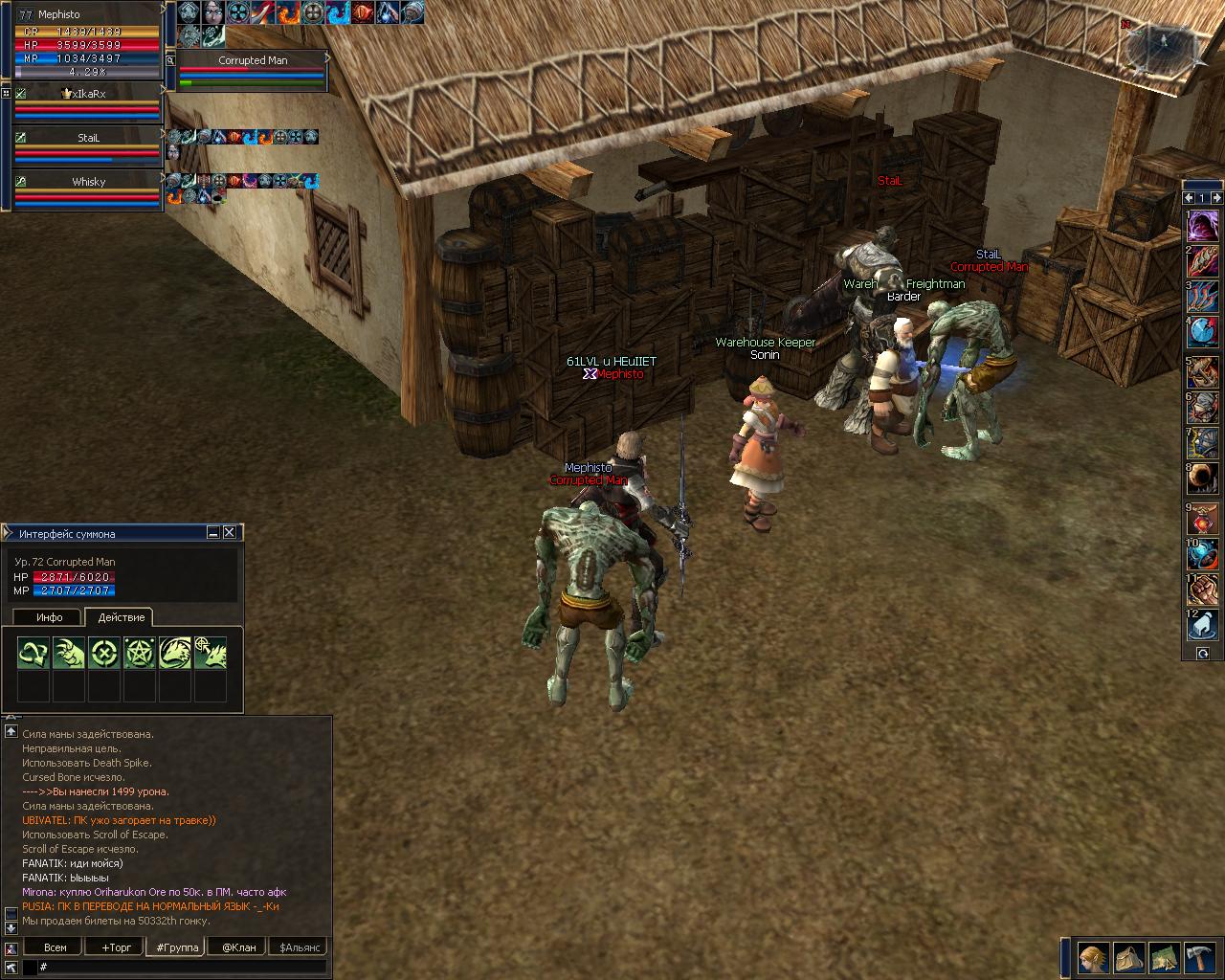Select the Действие tab
Screen dimensions: 1225x980
click(122, 617)
